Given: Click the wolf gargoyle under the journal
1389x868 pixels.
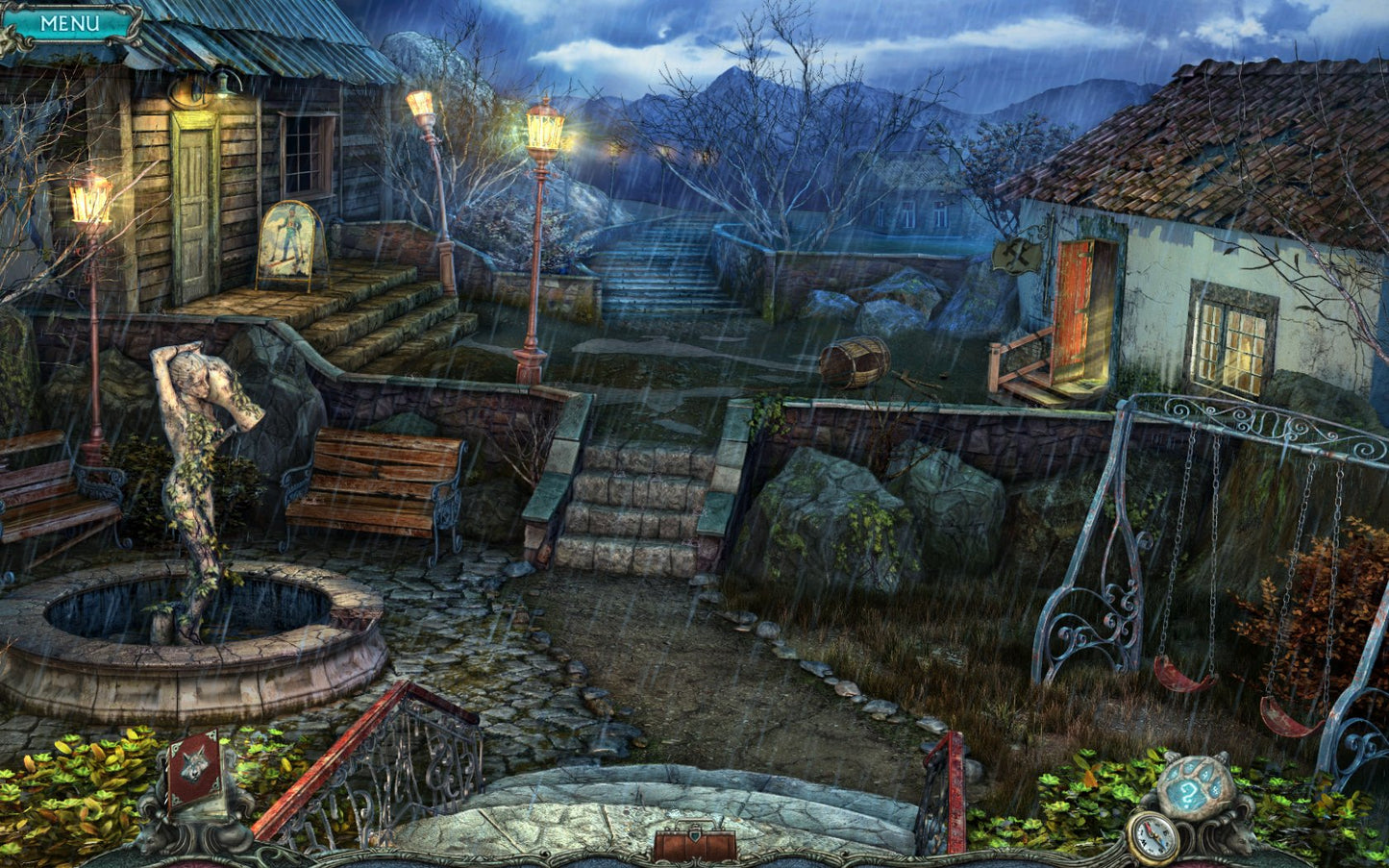Looking at the screenshot, I should (x=144, y=836).
